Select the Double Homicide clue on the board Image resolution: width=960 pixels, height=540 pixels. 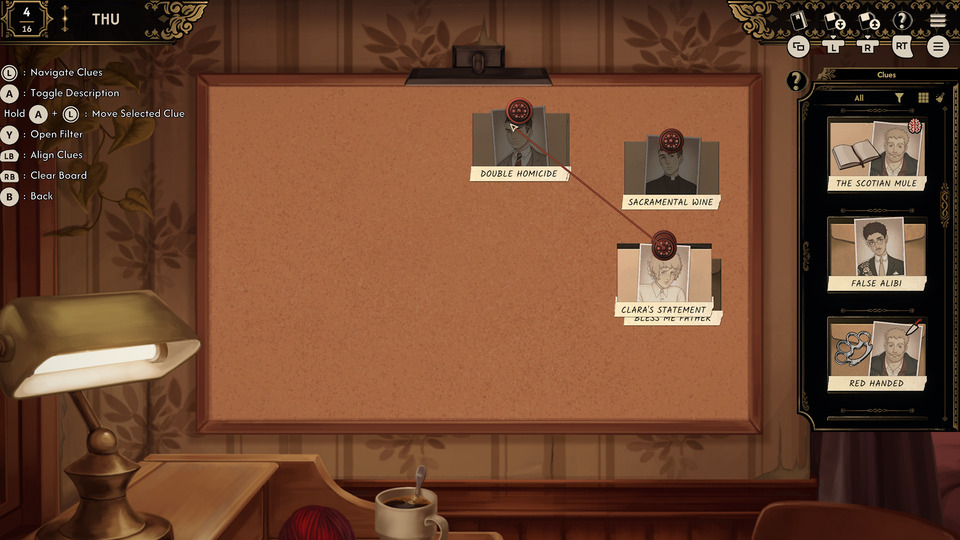pyautogui.click(x=519, y=146)
